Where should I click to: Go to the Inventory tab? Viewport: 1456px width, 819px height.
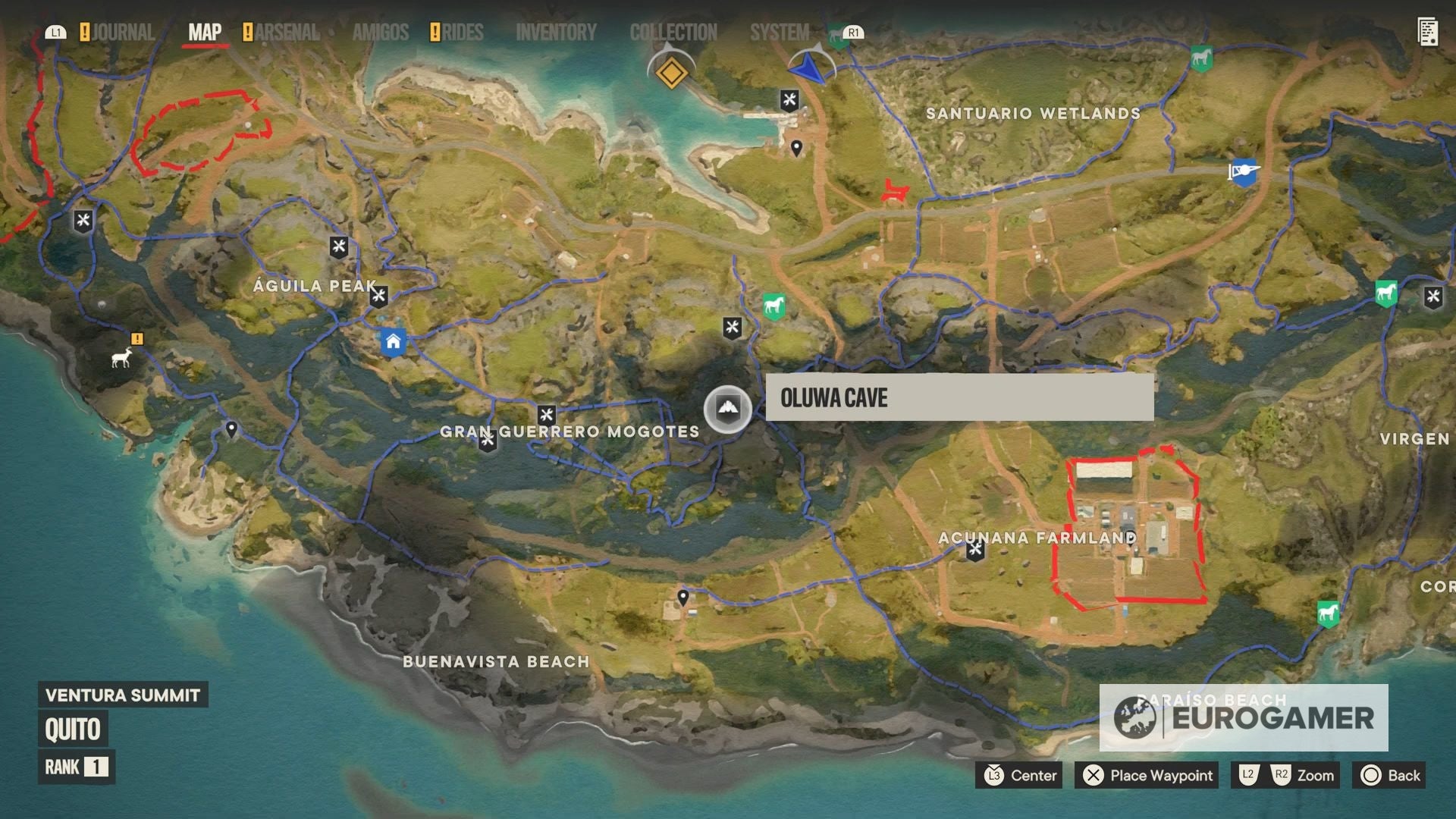[x=556, y=33]
